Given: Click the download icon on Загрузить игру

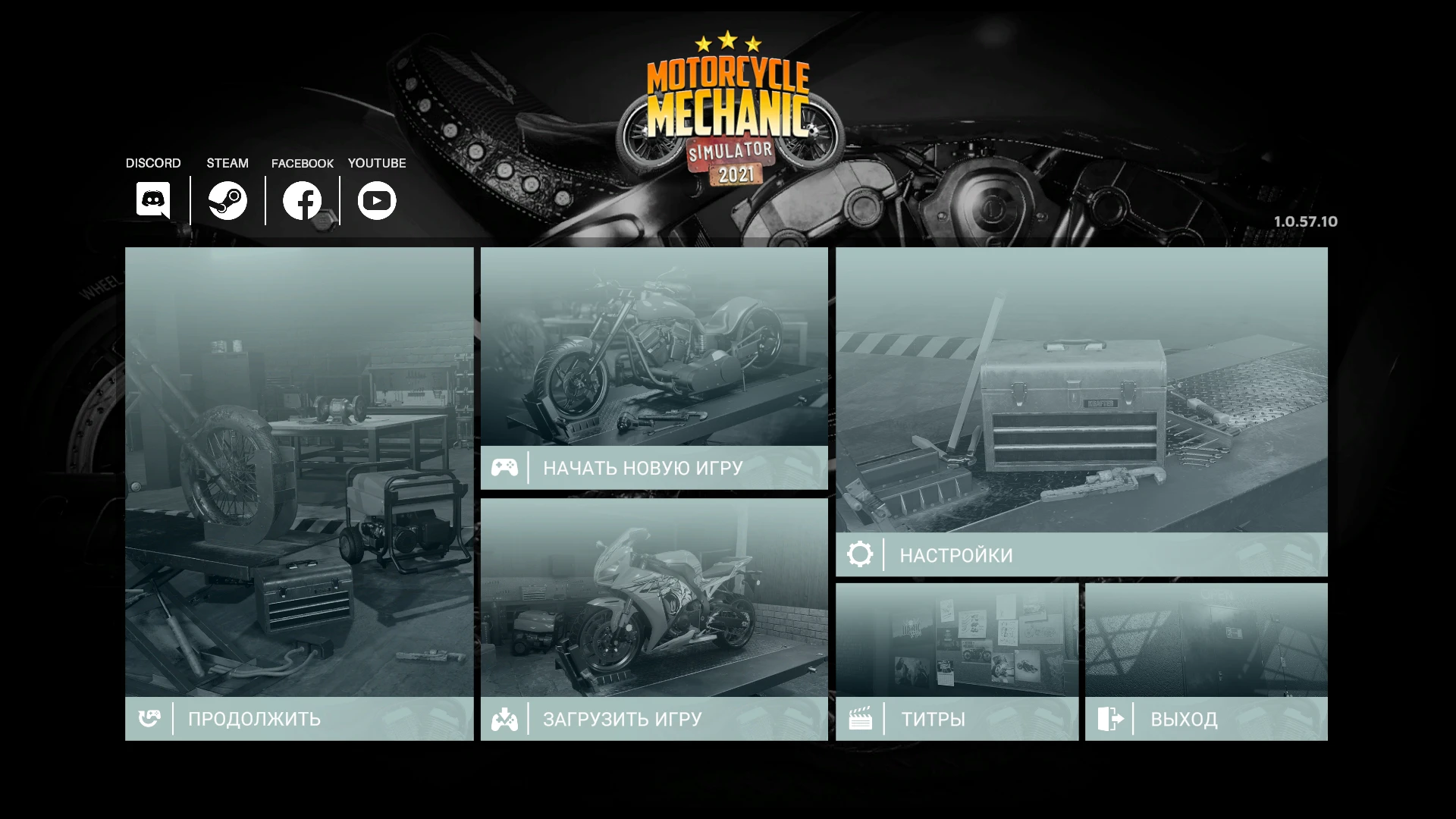Looking at the screenshot, I should (506, 718).
